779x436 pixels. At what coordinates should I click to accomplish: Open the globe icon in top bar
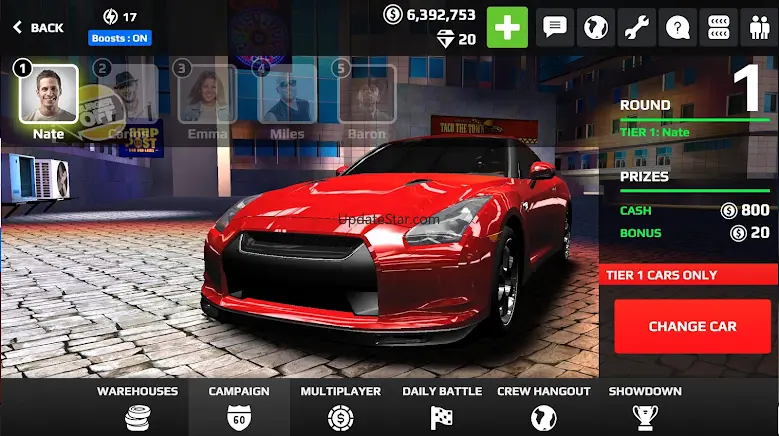[x=596, y=28]
